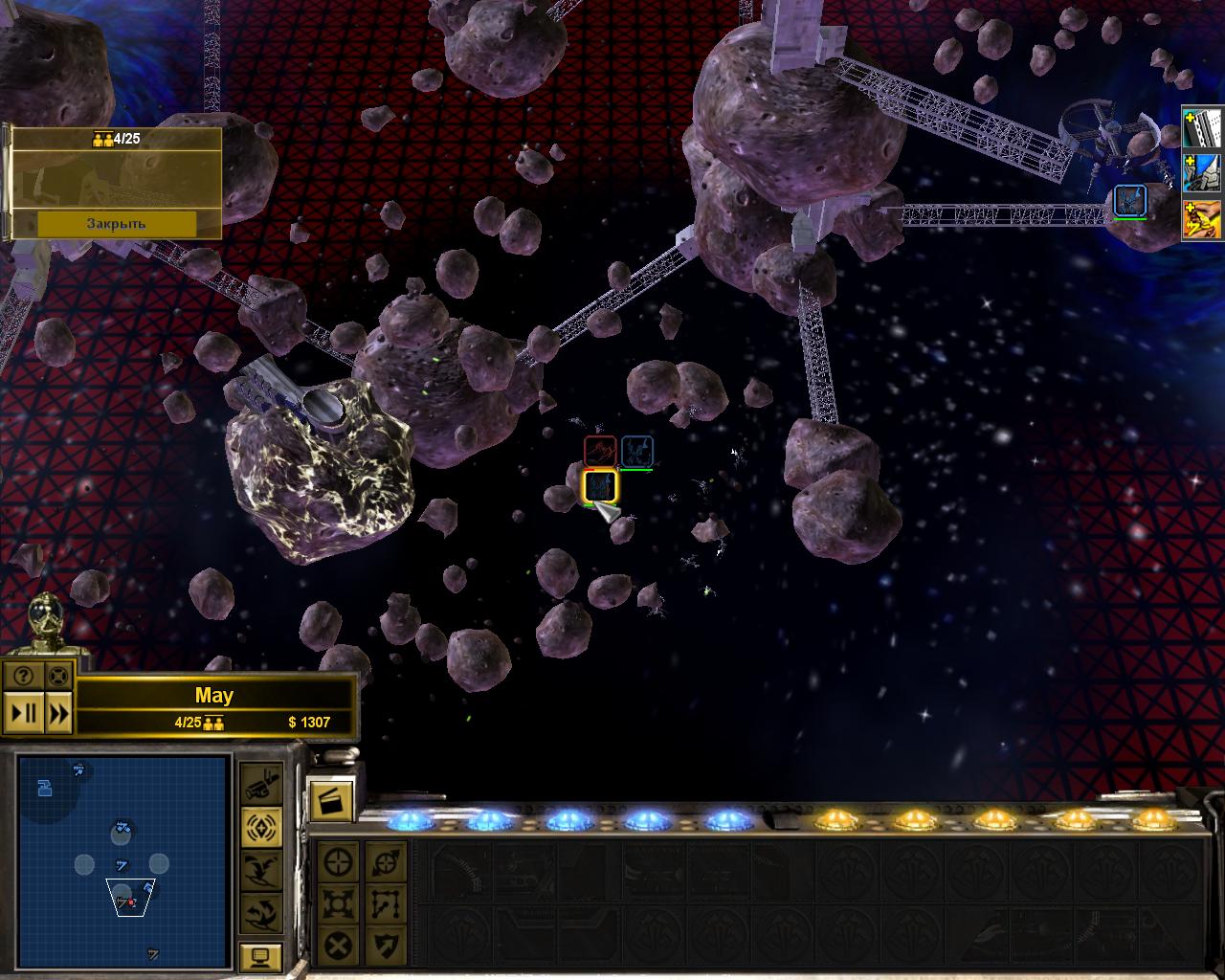Image resolution: width=1225 pixels, height=980 pixels.
Task: Click the X stop command
Action: 338,947
